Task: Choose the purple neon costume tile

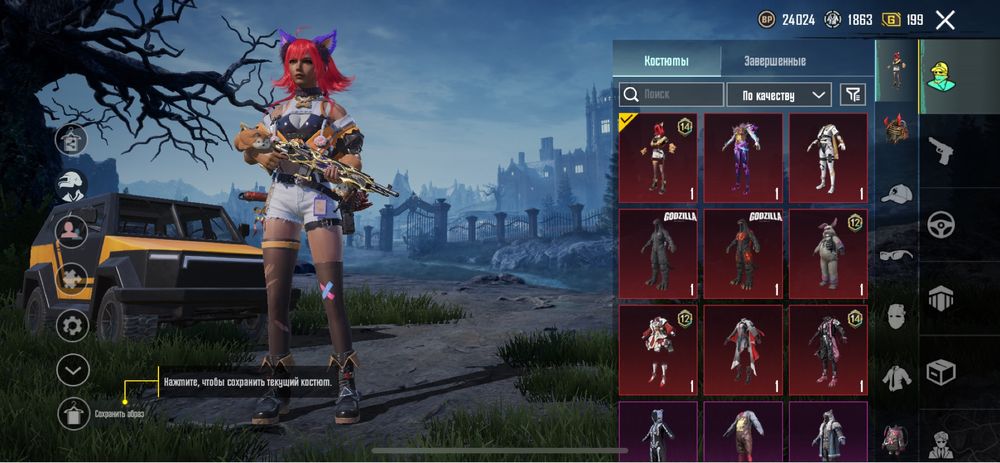Action: 743,156
